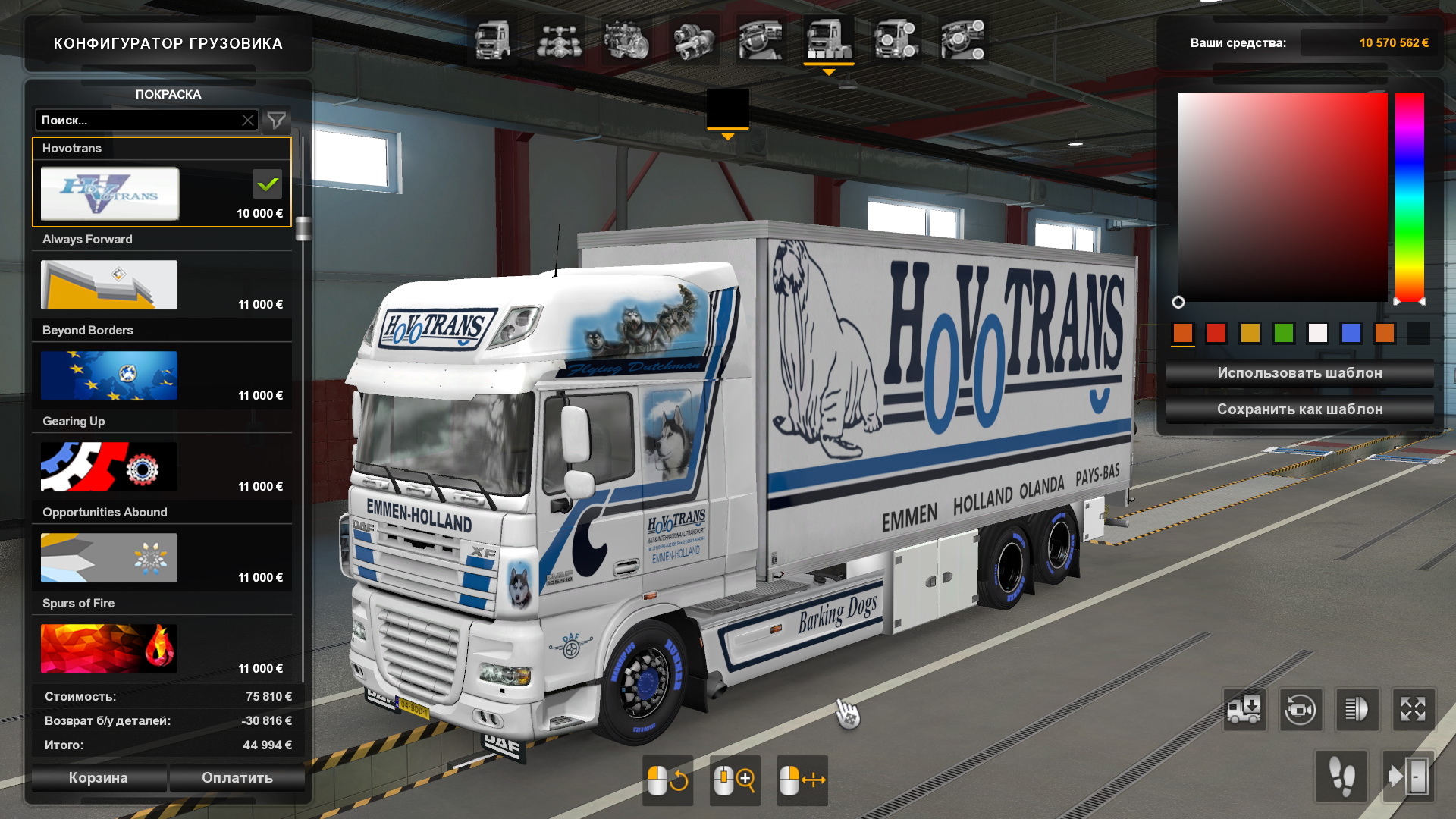Confirm purchase with Оплатить
The height and width of the screenshot is (819, 1456).
point(237,777)
